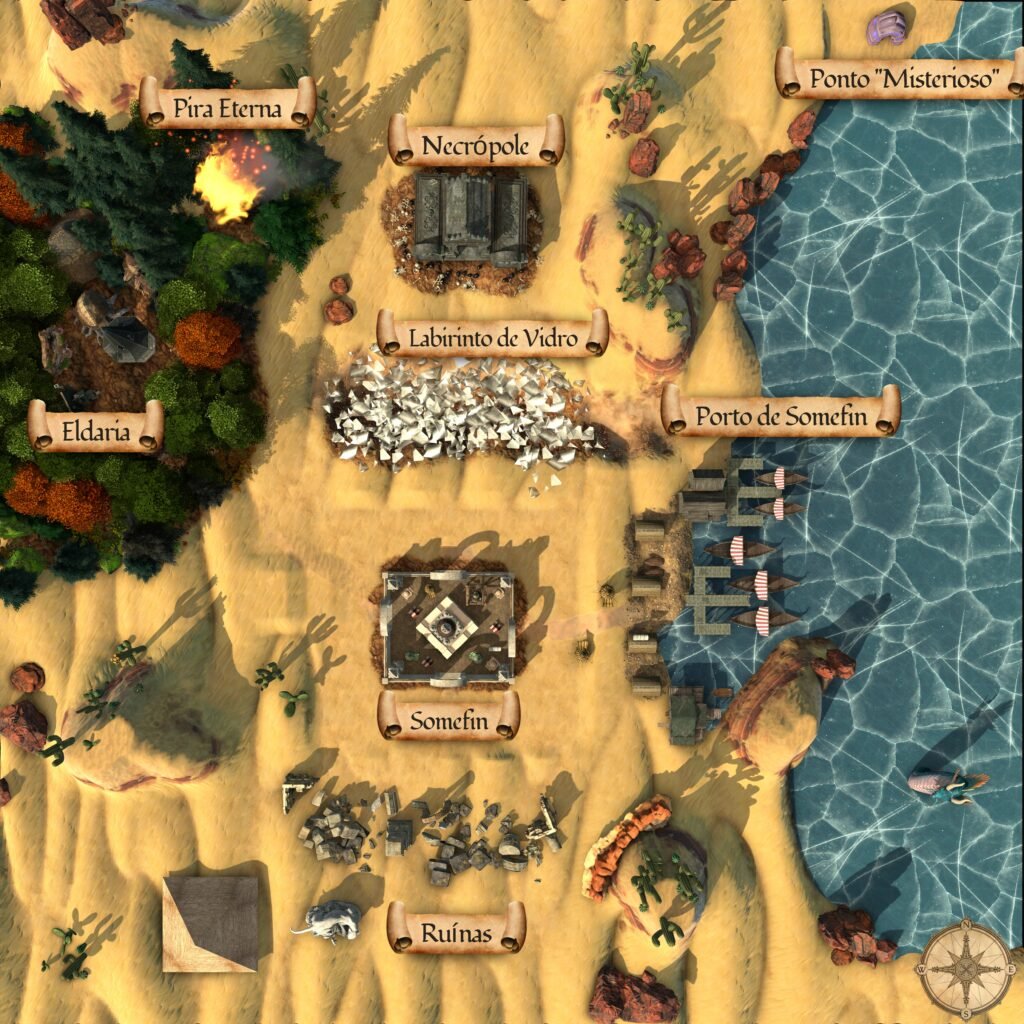1024x1024 pixels.
Task: Select the Pira Eterna map label
Action: [227, 104]
